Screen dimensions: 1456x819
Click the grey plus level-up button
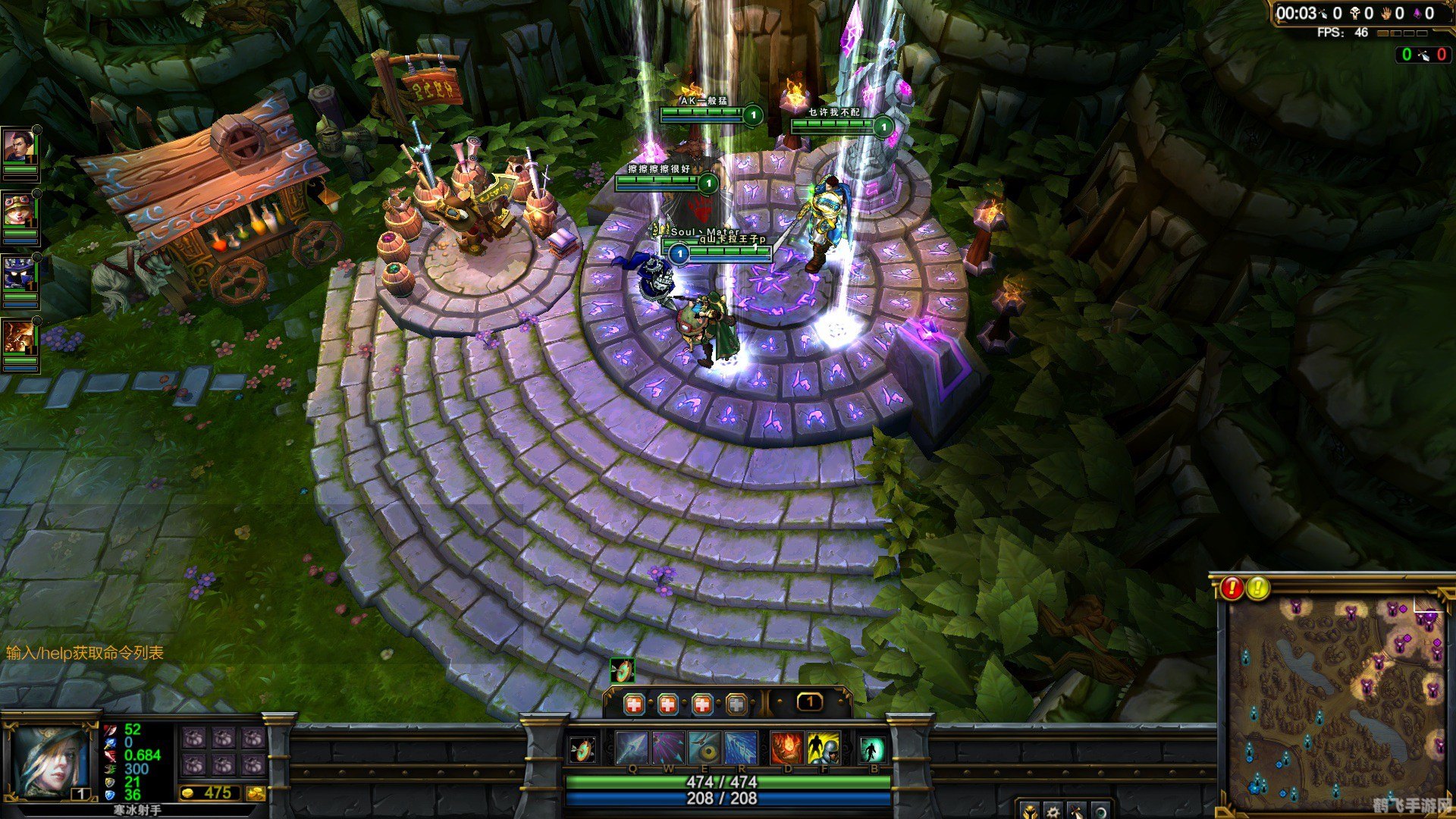point(736,705)
